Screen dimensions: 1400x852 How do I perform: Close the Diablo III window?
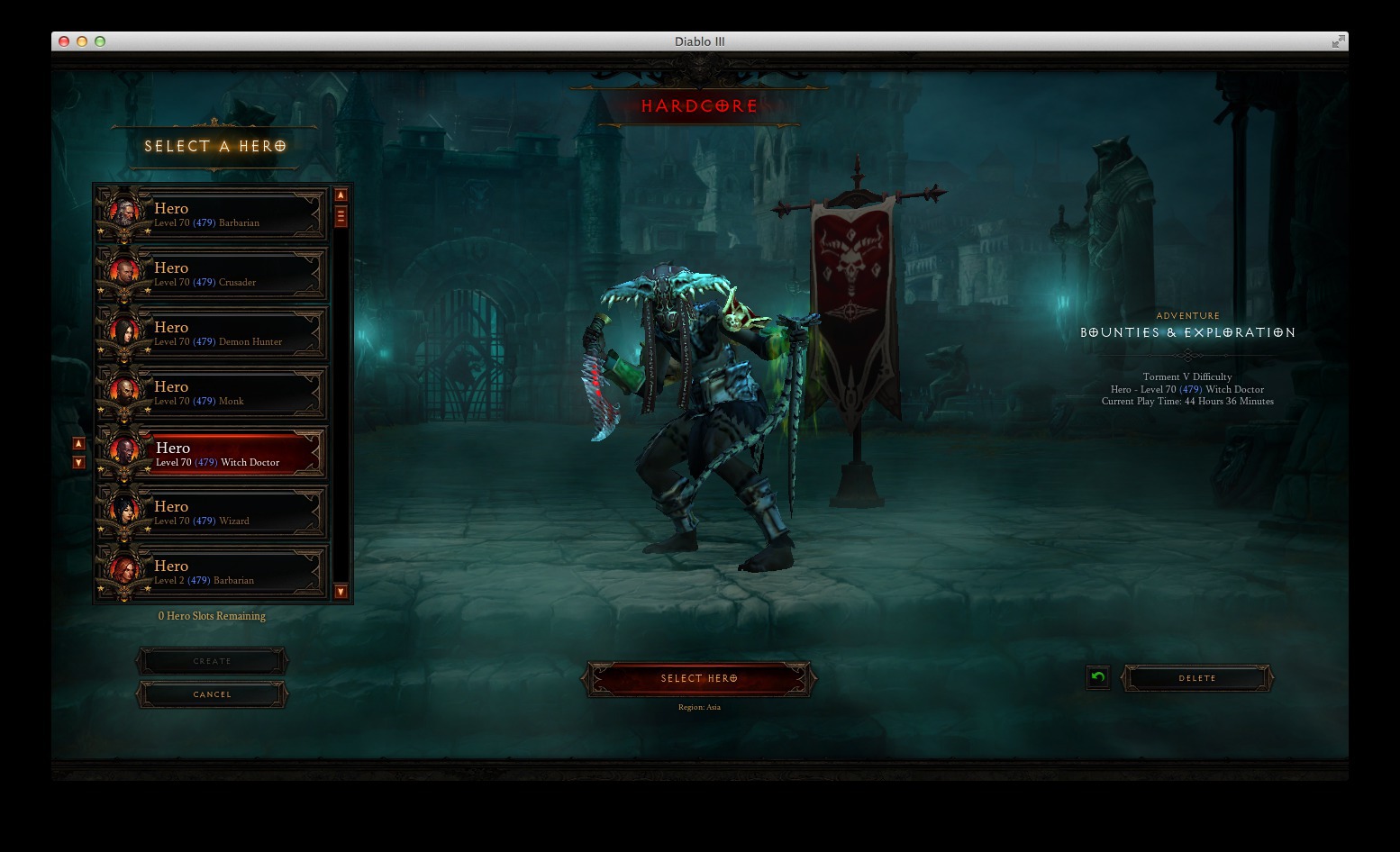64,41
